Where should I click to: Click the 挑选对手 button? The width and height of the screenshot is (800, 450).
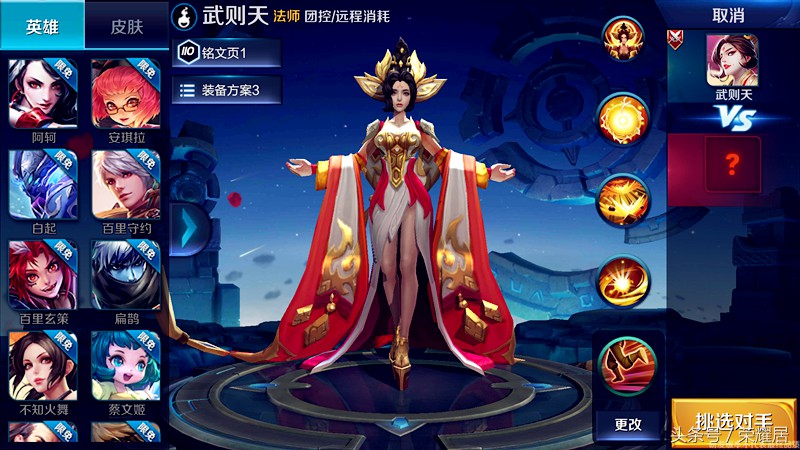point(733,421)
